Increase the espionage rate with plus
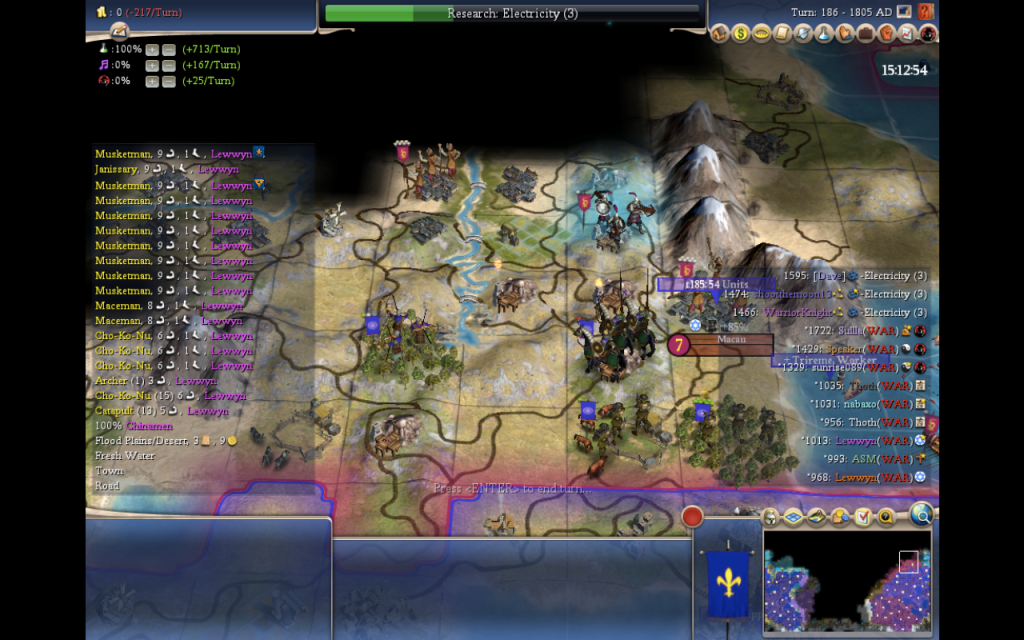Image resolution: width=1024 pixels, height=640 pixels. (x=152, y=81)
